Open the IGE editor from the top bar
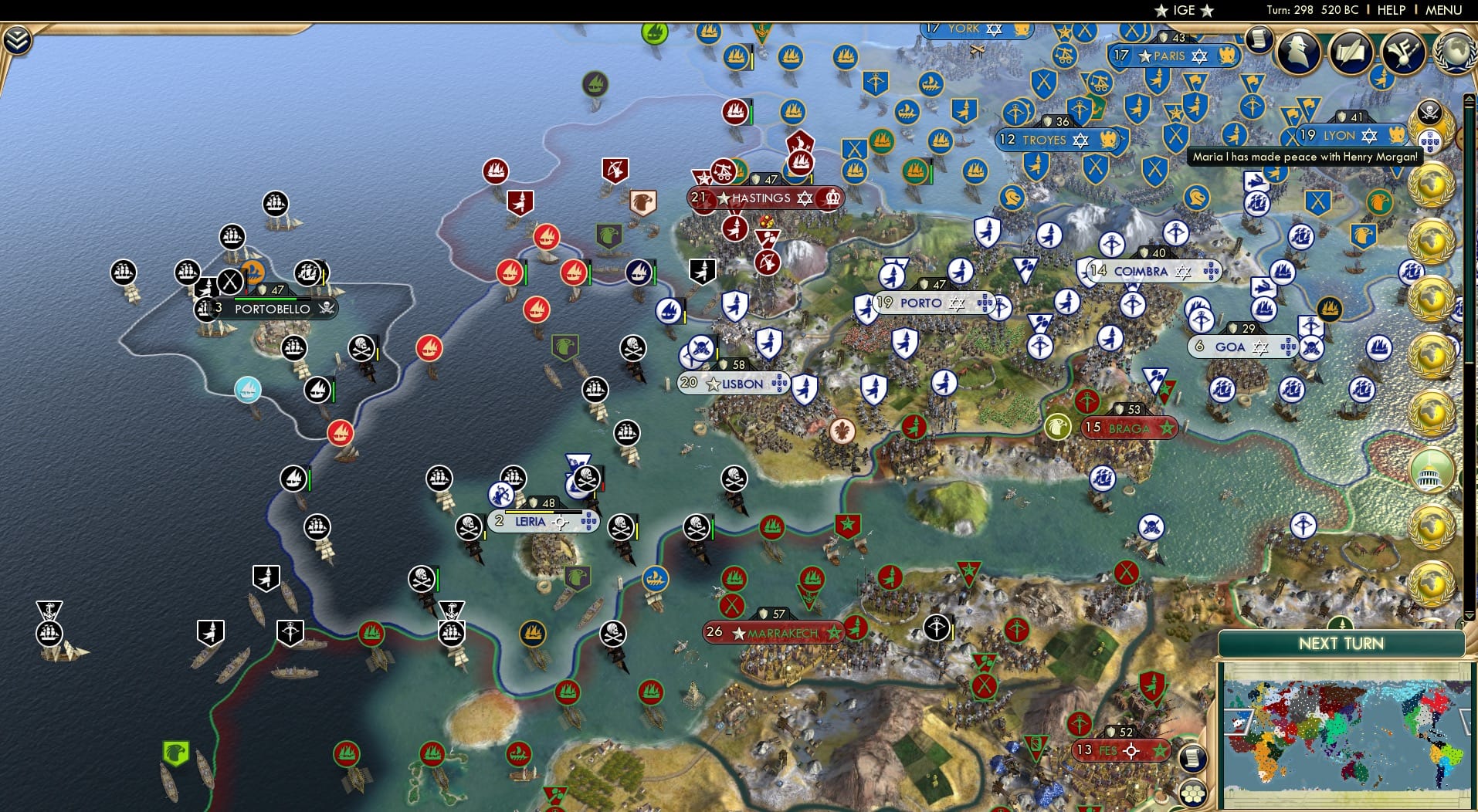1478x812 pixels. [x=1182, y=10]
